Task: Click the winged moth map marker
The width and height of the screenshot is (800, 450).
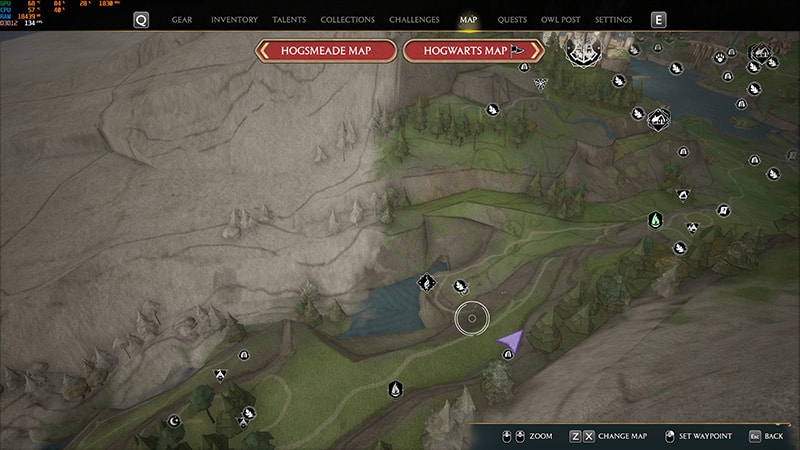Action: click(x=540, y=83)
